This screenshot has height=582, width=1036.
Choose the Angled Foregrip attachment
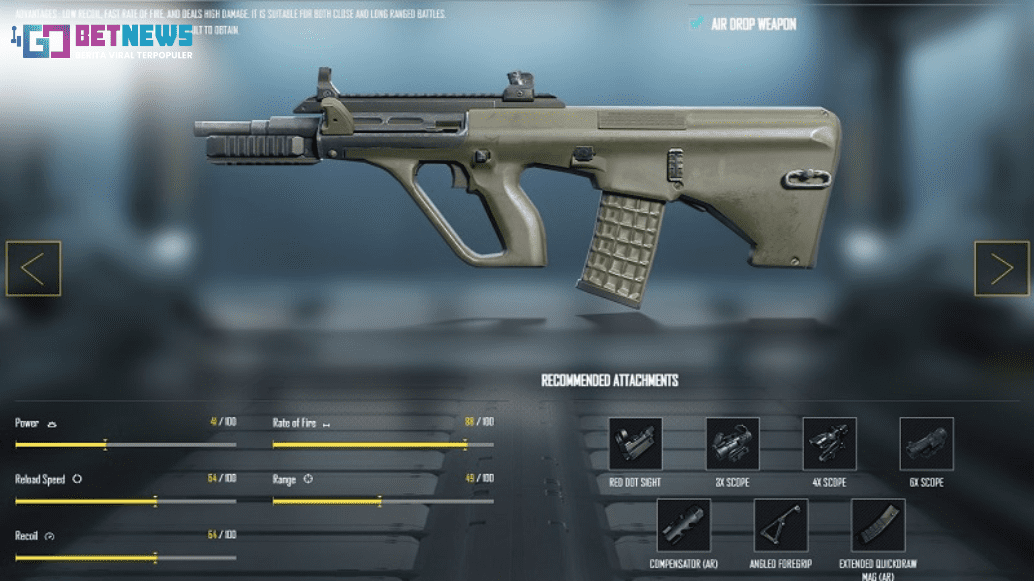point(780,526)
